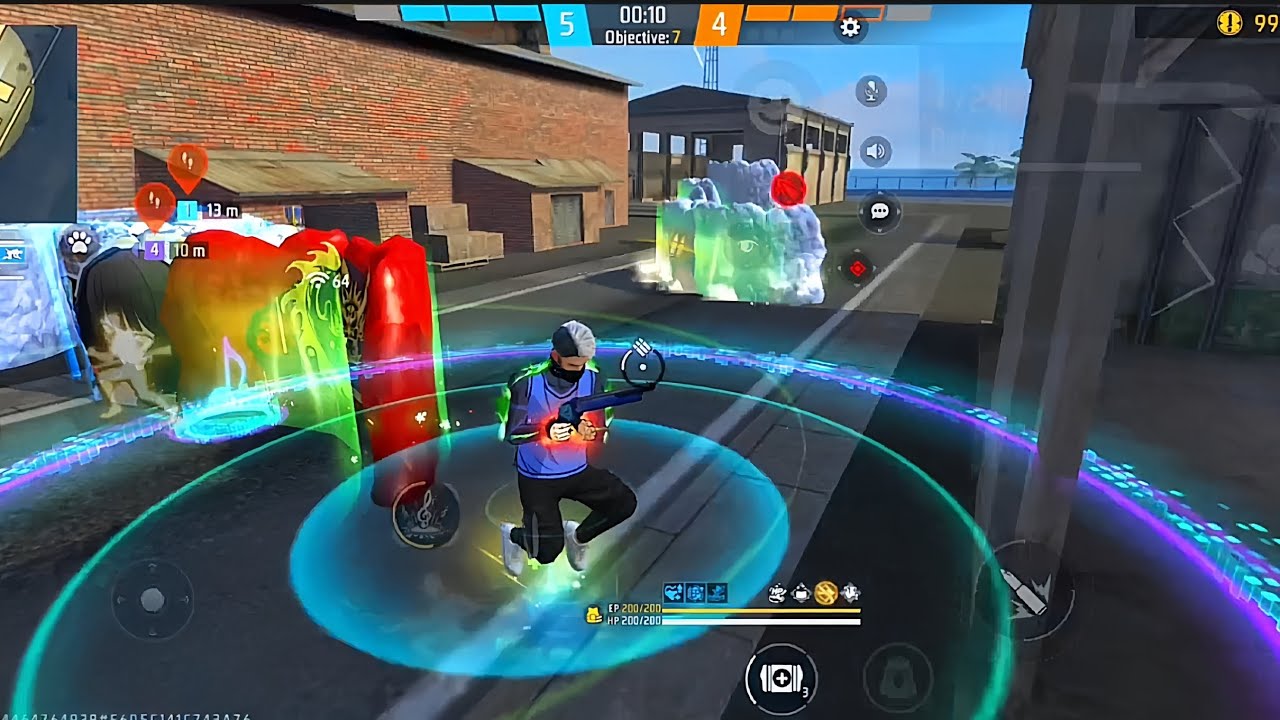Toggle the microphone voice chat
The height and width of the screenshot is (720, 1280).
point(872,92)
